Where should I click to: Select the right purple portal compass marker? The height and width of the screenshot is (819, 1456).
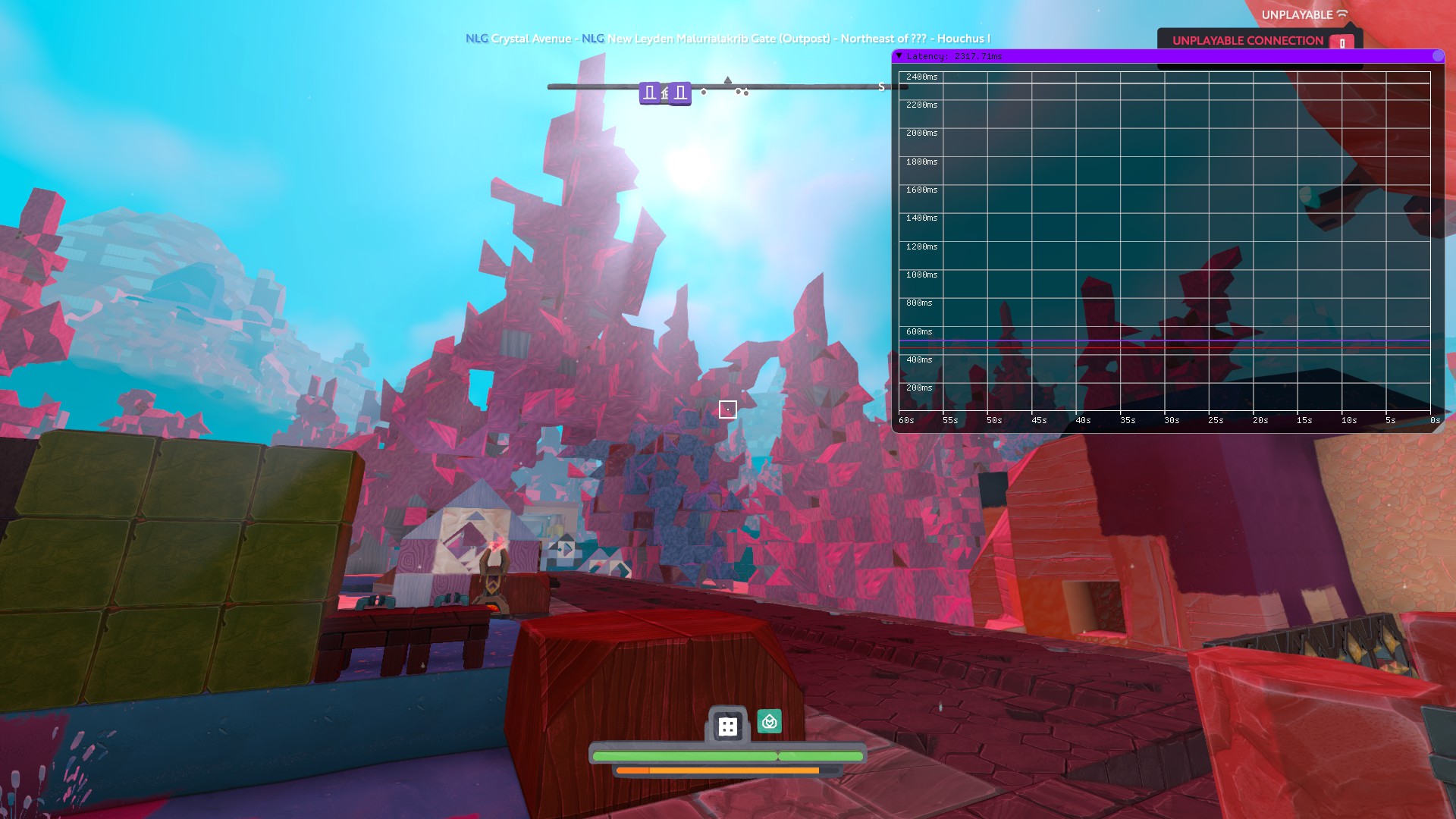pos(680,93)
